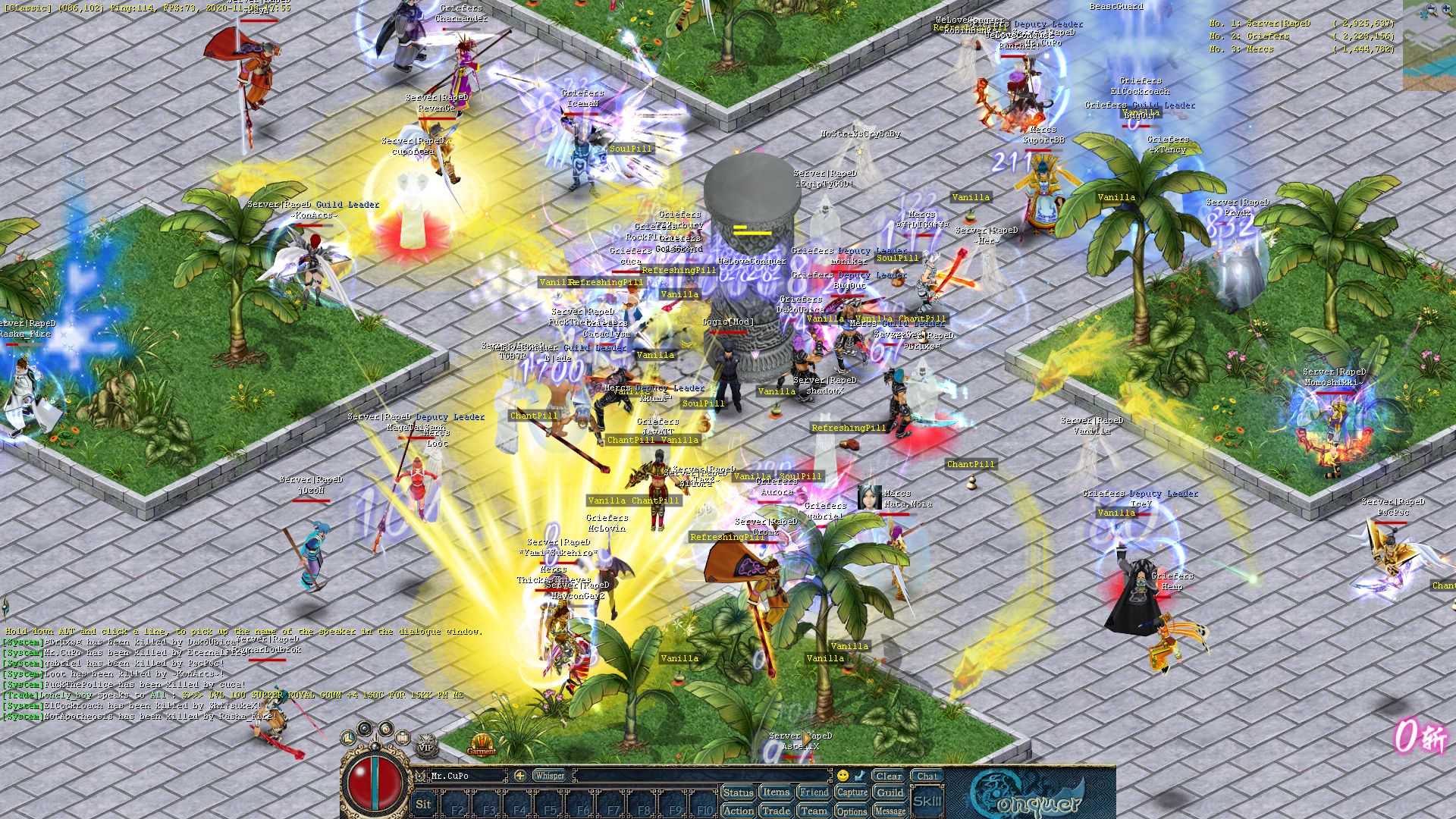Clear the chat log
This screenshot has height=819, width=1456.
click(x=888, y=776)
